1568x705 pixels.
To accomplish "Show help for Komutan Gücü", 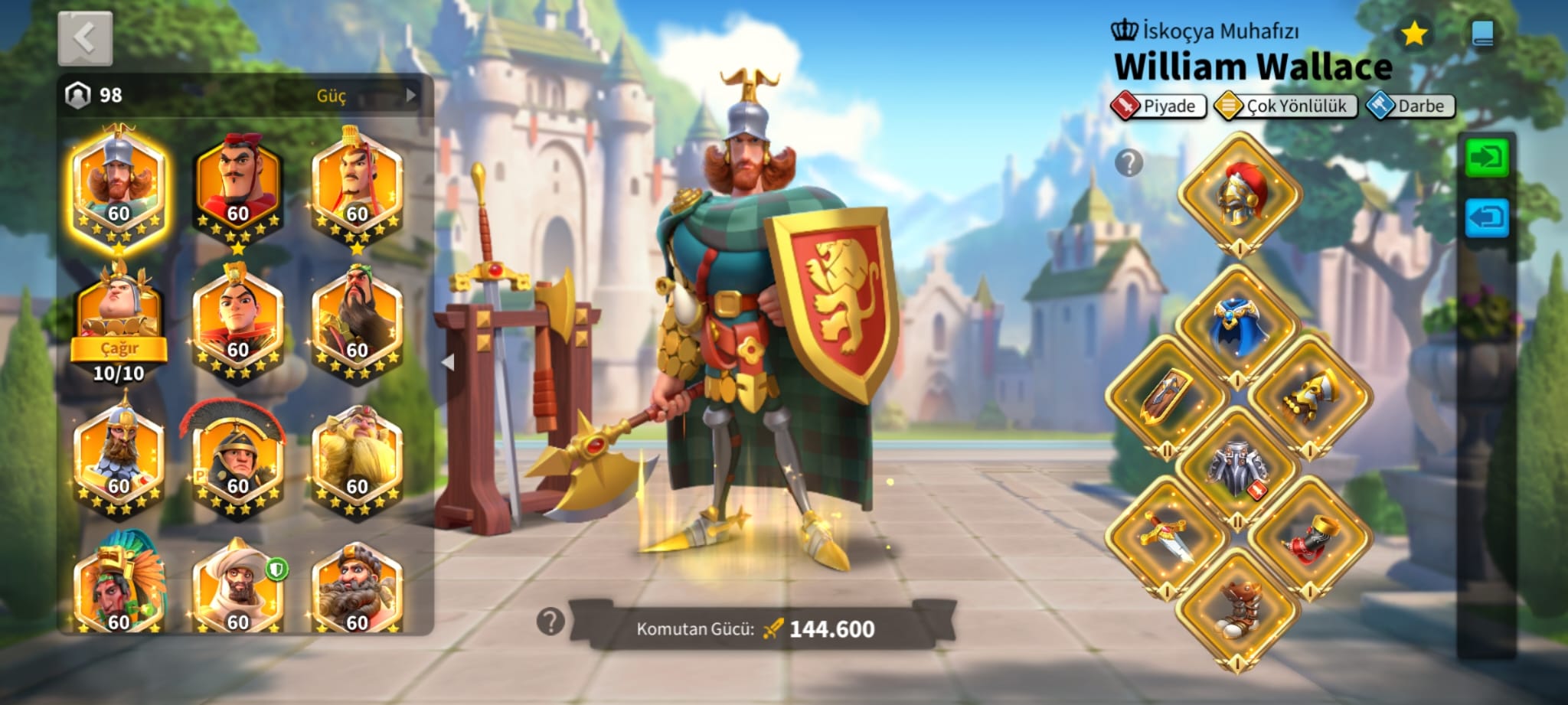I will pyautogui.click(x=550, y=622).
